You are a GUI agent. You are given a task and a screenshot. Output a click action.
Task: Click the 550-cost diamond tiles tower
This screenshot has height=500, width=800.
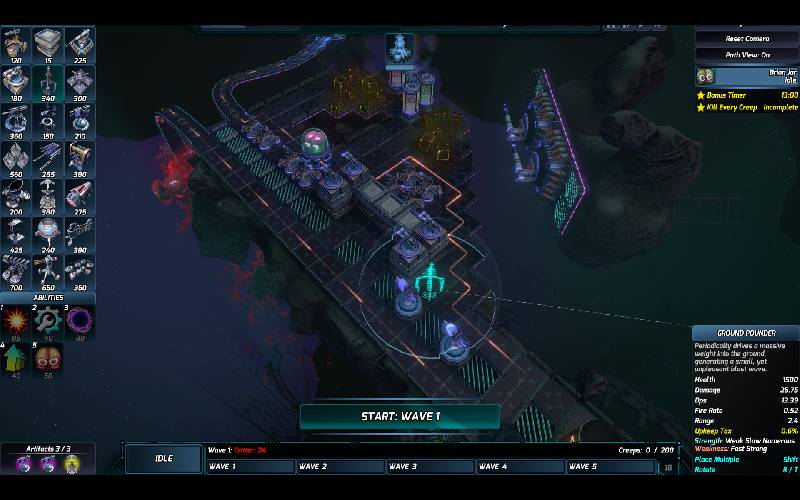point(16,157)
